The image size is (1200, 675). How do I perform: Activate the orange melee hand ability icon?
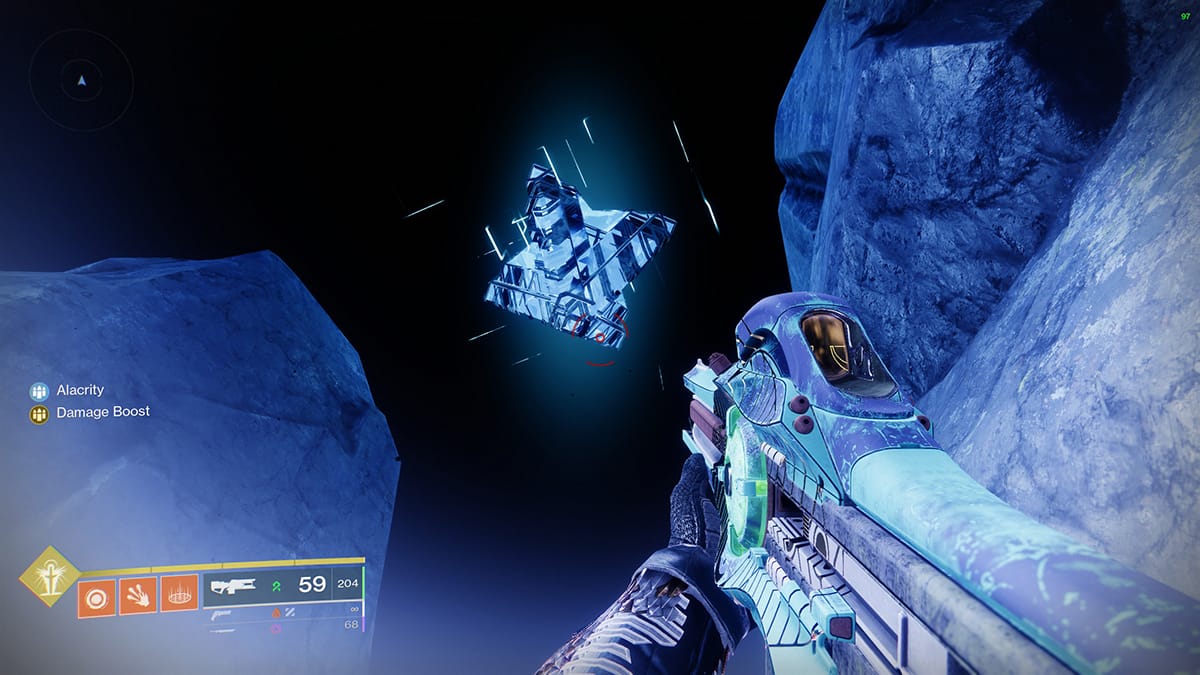pyautogui.click(x=138, y=597)
